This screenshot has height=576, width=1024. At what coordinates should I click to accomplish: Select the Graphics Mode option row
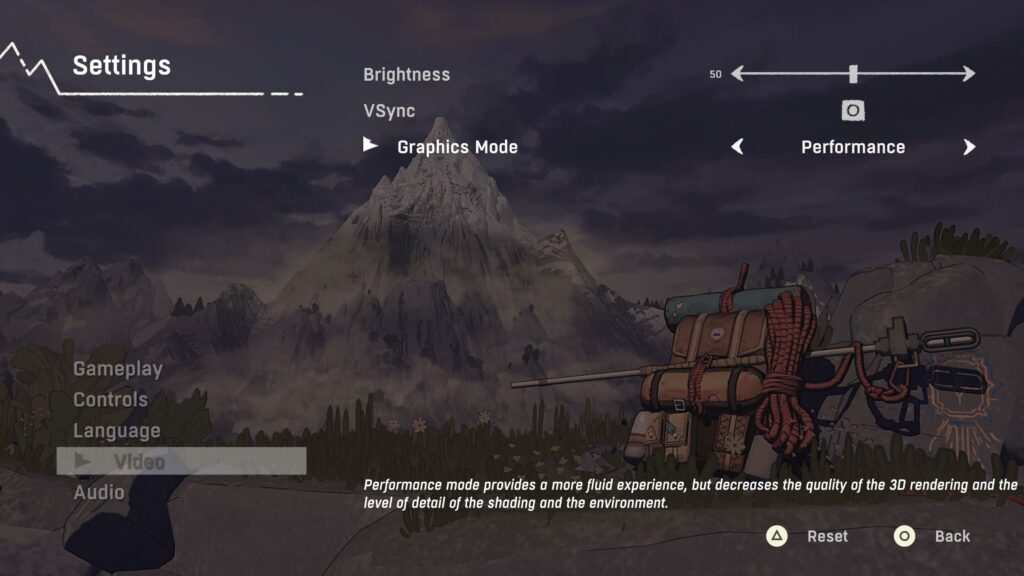457,147
